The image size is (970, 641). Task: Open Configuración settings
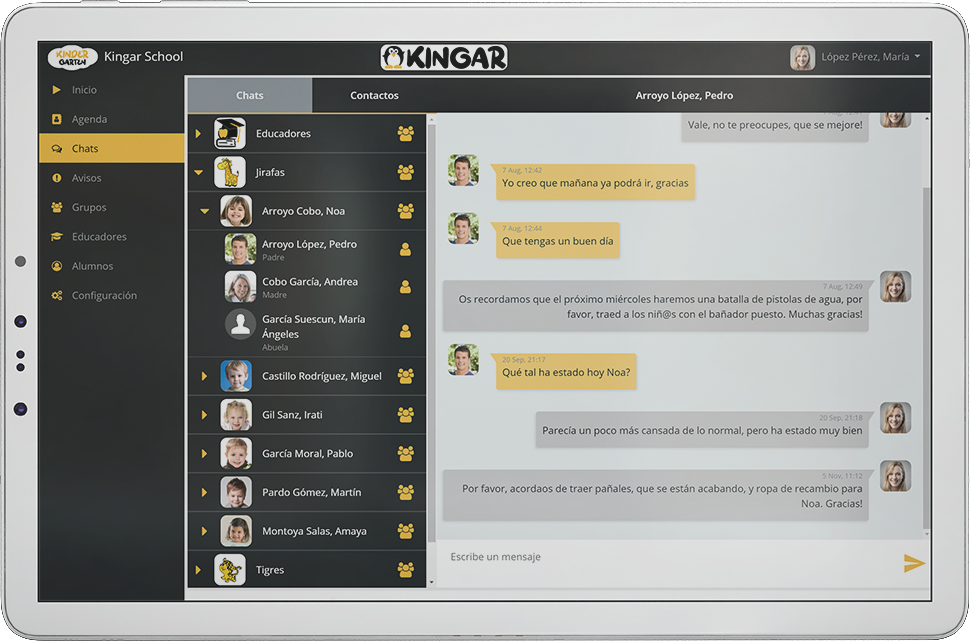pos(103,296)
